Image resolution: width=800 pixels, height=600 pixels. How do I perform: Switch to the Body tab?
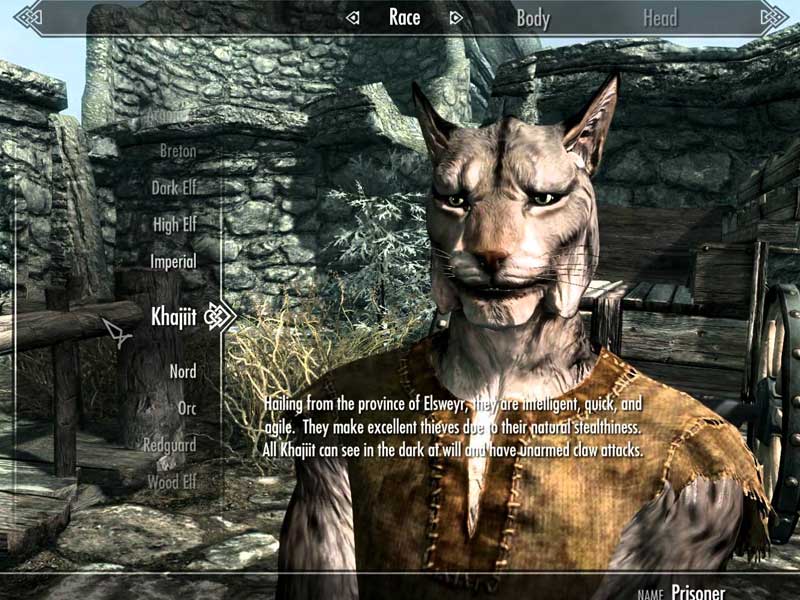click(533, 18)
